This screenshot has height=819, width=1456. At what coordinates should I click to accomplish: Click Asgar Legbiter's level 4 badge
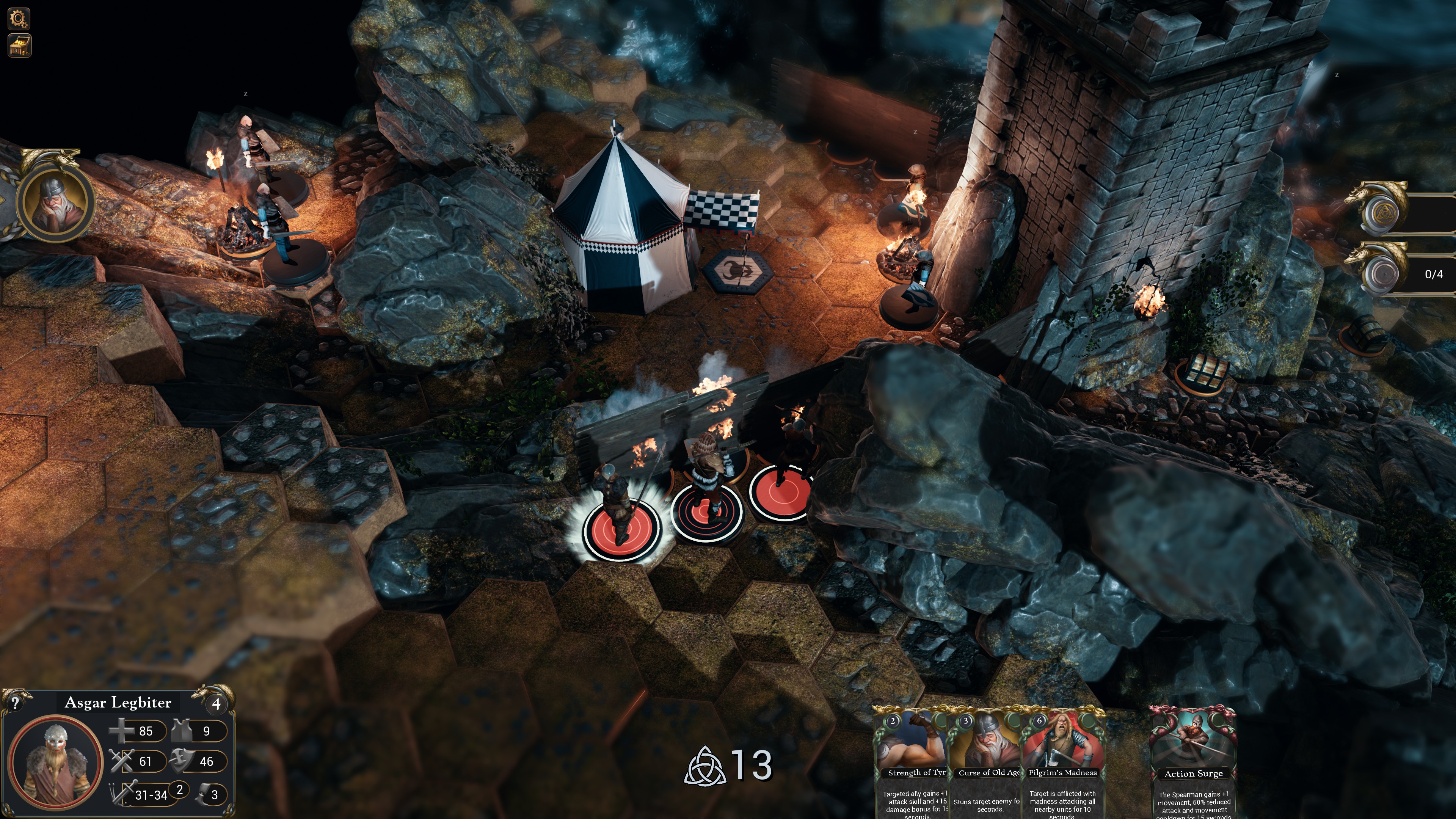[x=217, y=703]
